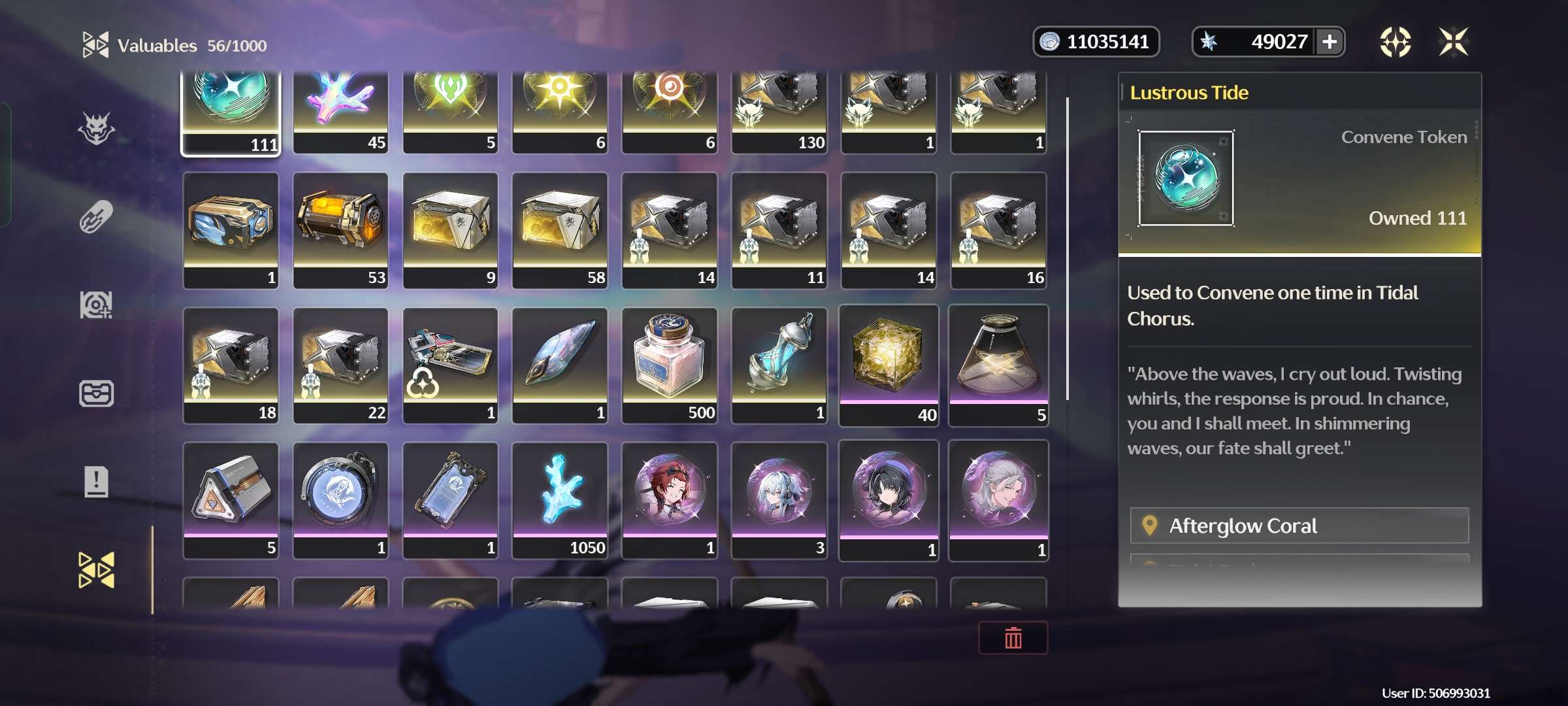Select the Lustrous Tide item with 111 count
The image size is (1568, 706).
point(231,111)
